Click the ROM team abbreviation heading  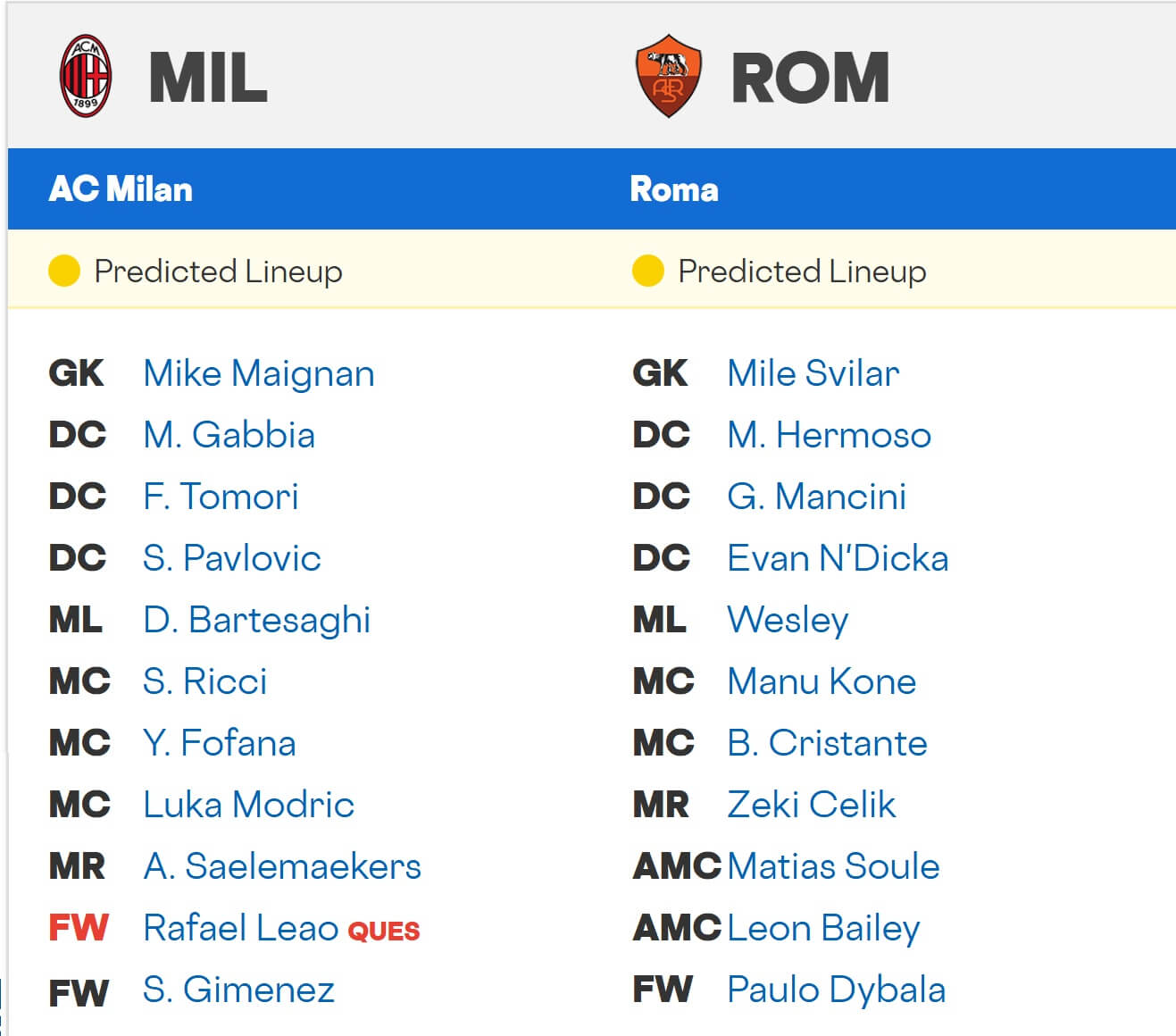808,76
